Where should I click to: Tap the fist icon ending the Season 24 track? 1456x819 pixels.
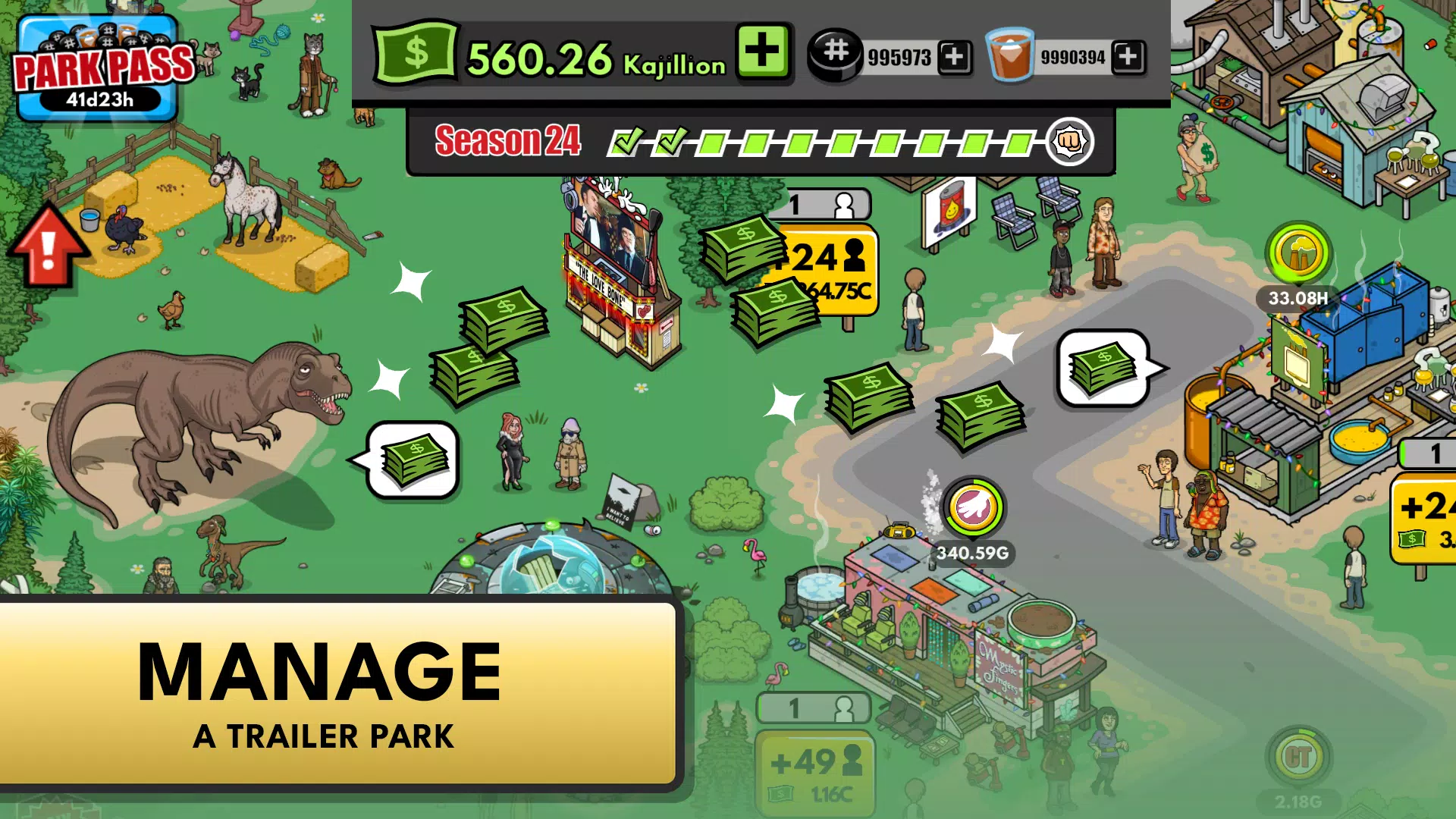tap(1068, 141)
